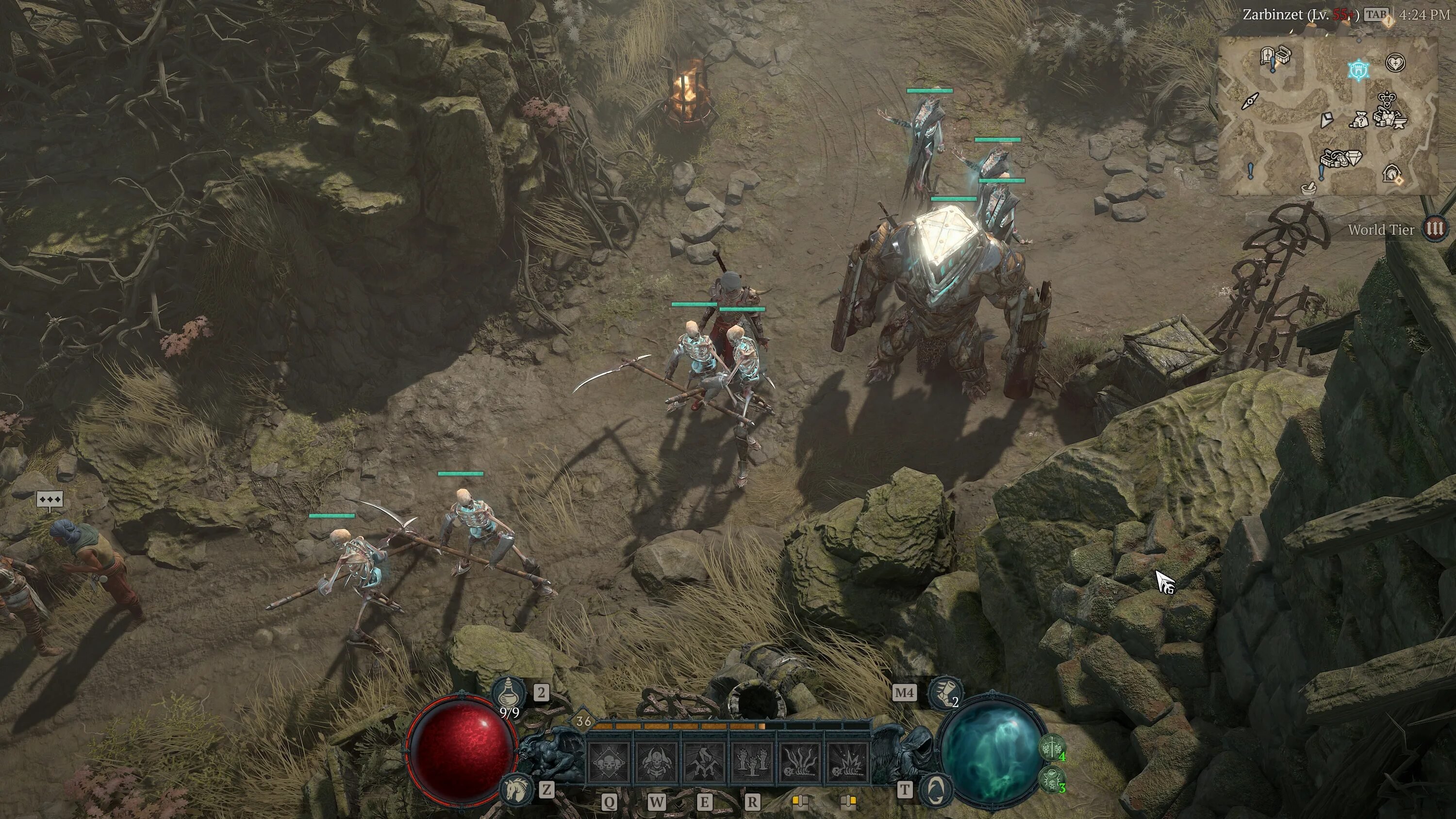This screenshot has width=1456, height=819.
Task: Click the stable horse marker on minimap
Action: click(1391, 173)
